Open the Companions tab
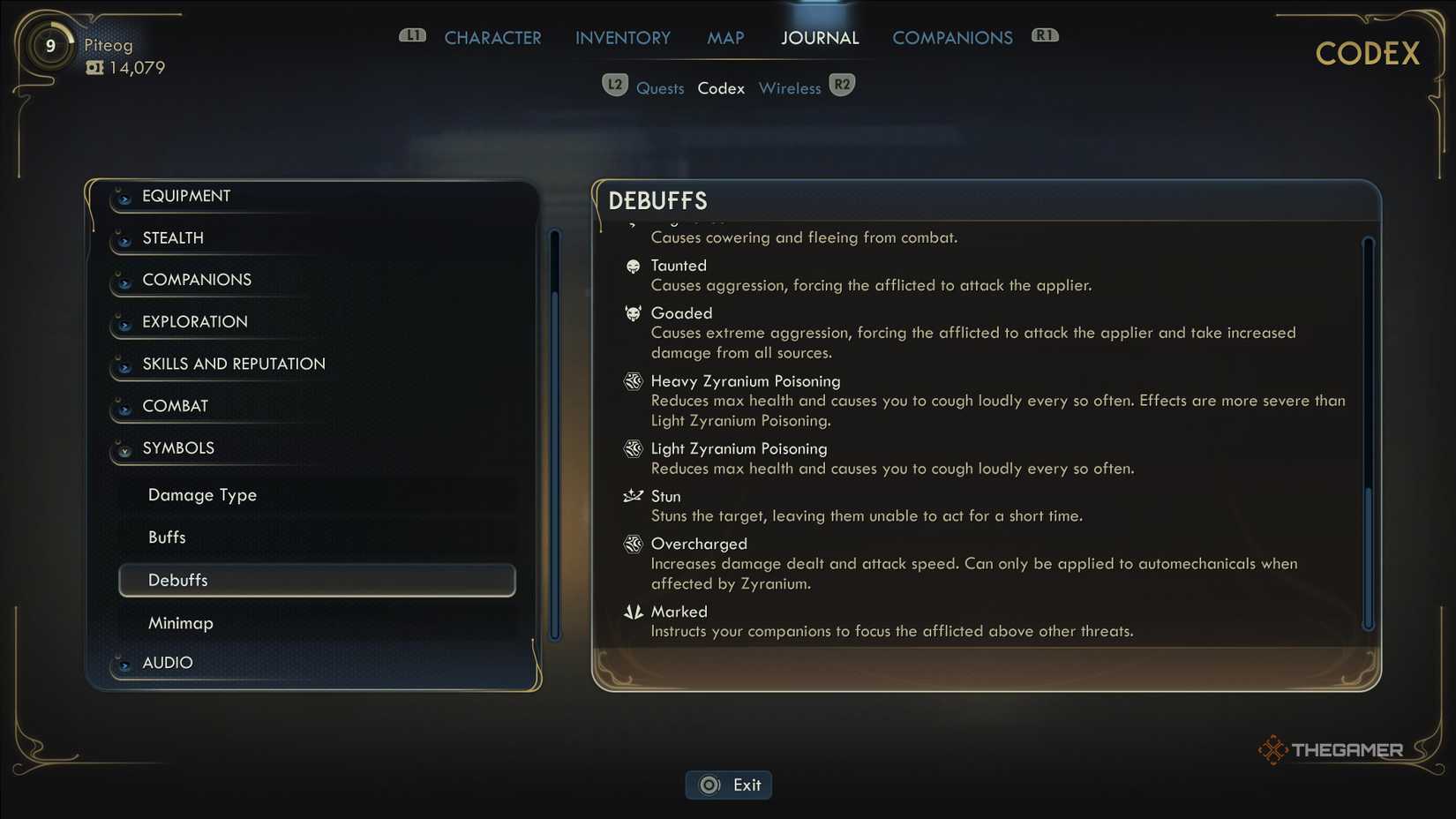 click(952, 38)
